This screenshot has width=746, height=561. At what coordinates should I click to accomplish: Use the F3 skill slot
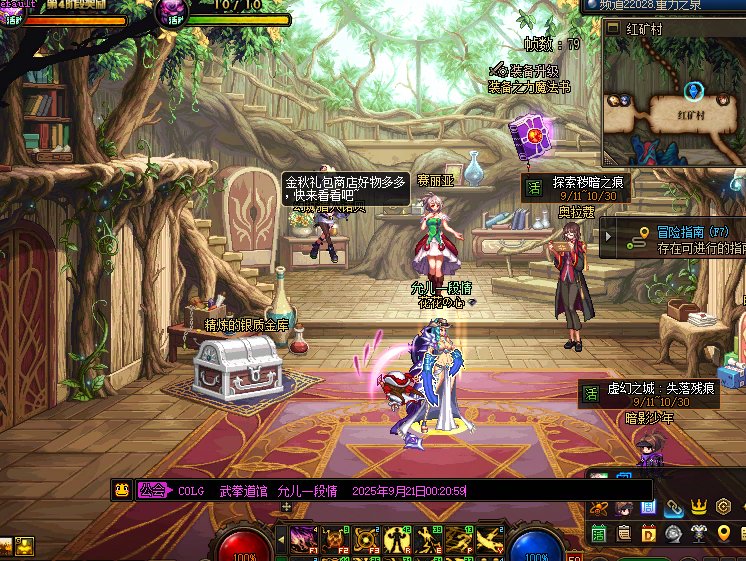tap(366, 538)
